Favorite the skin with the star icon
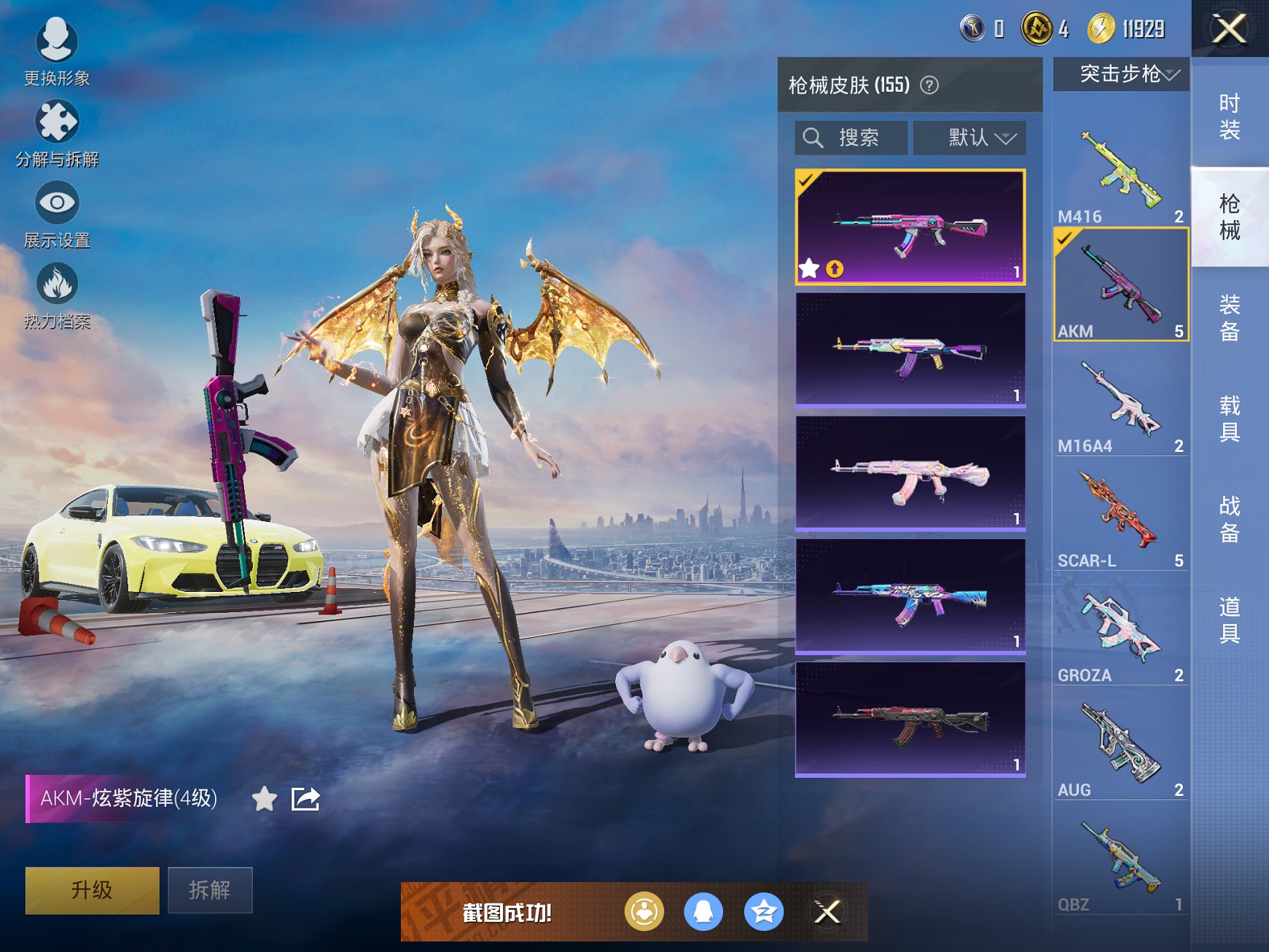Viewport: 1269px width, 952px height. pos(264,799)
